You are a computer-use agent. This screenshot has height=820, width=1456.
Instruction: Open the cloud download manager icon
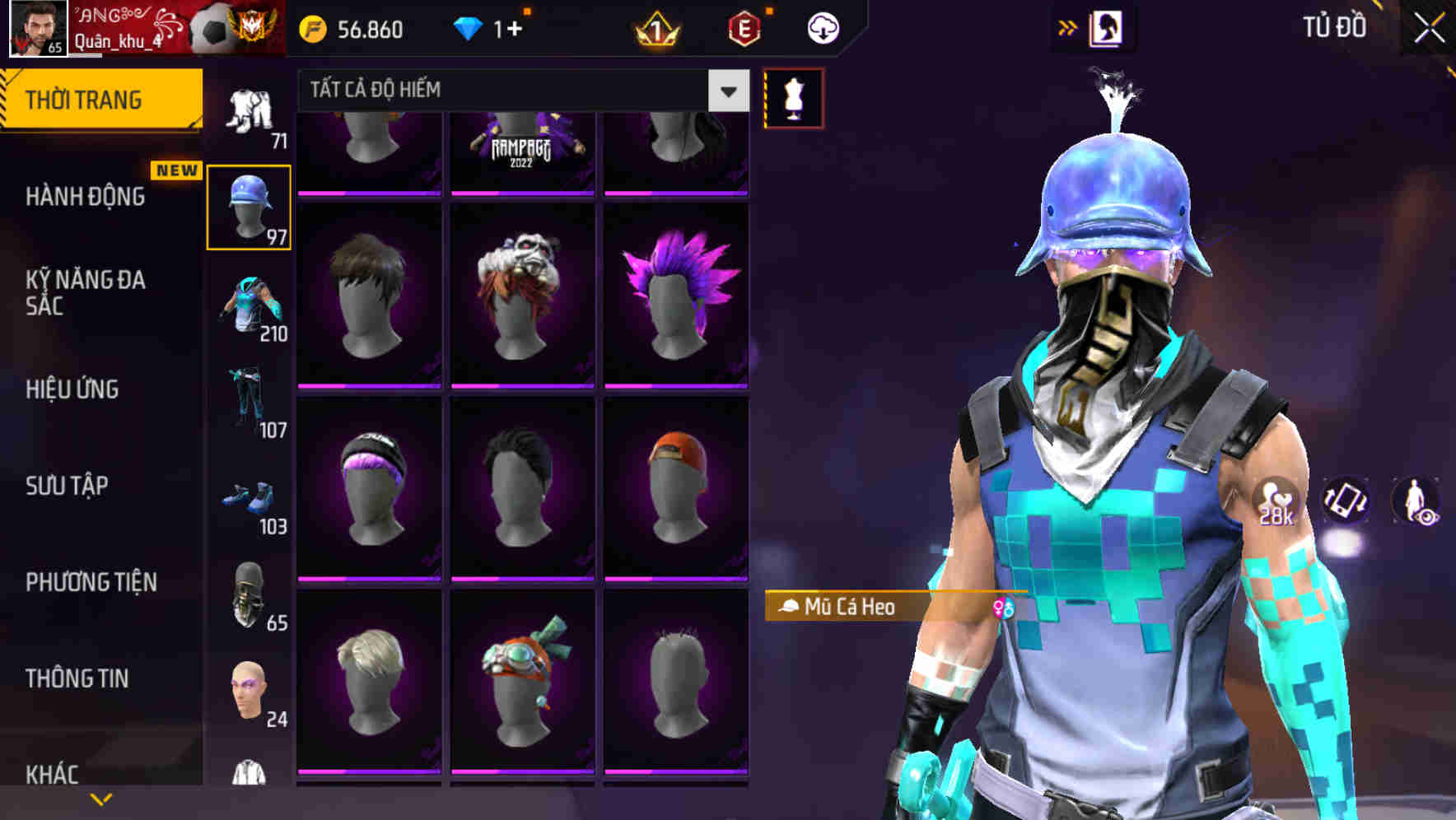[823, 27]
